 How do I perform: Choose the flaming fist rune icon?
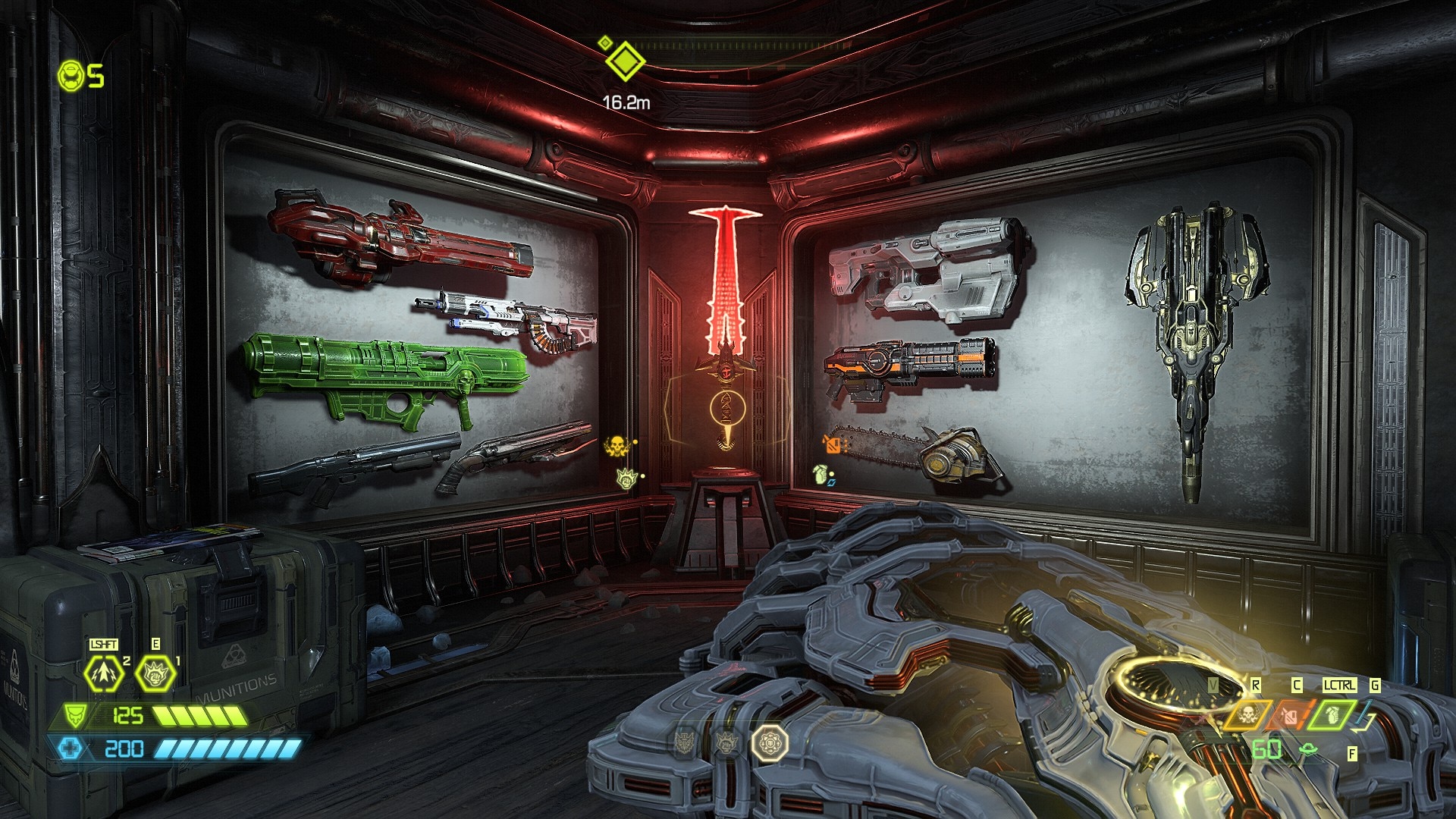[726, 742]
